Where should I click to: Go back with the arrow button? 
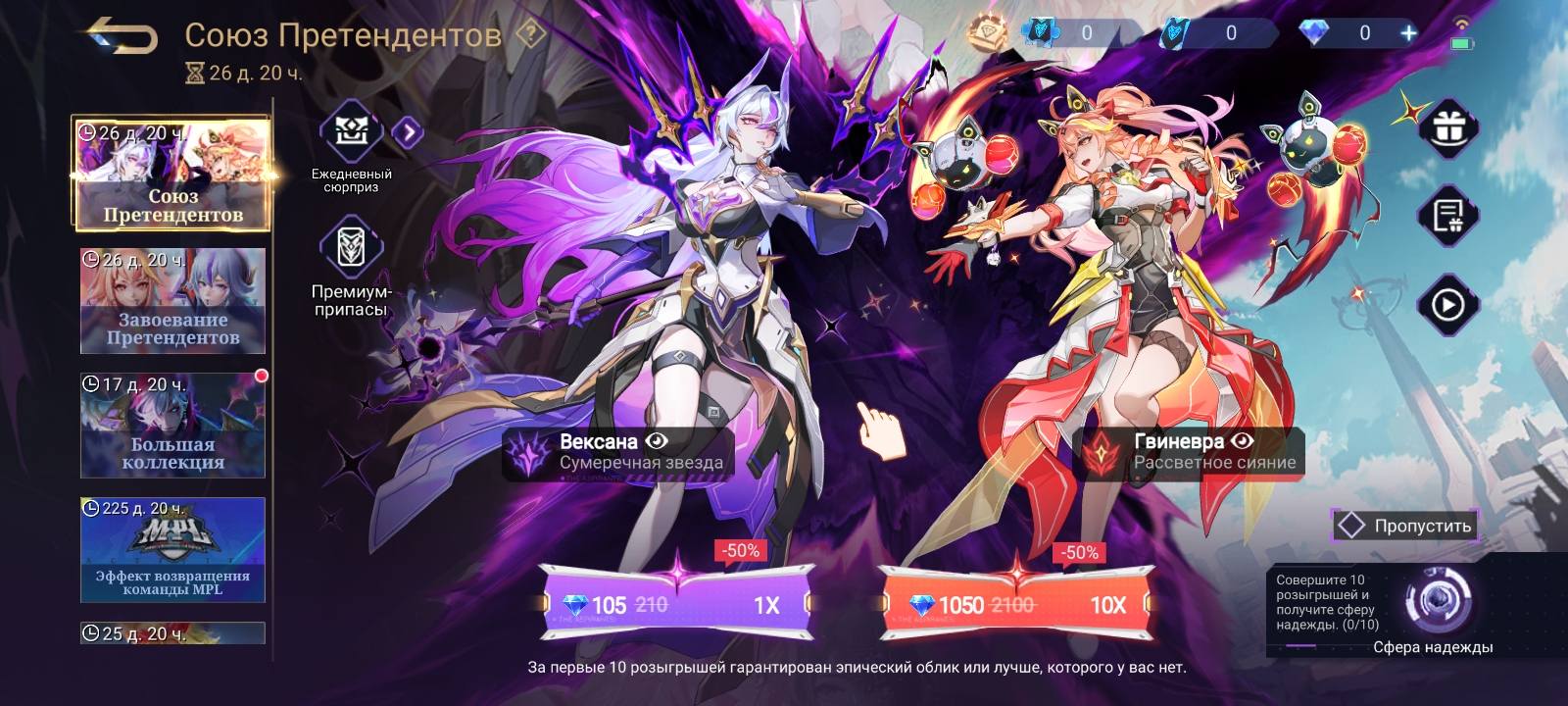pyautogui.click(x=122, y=37)
